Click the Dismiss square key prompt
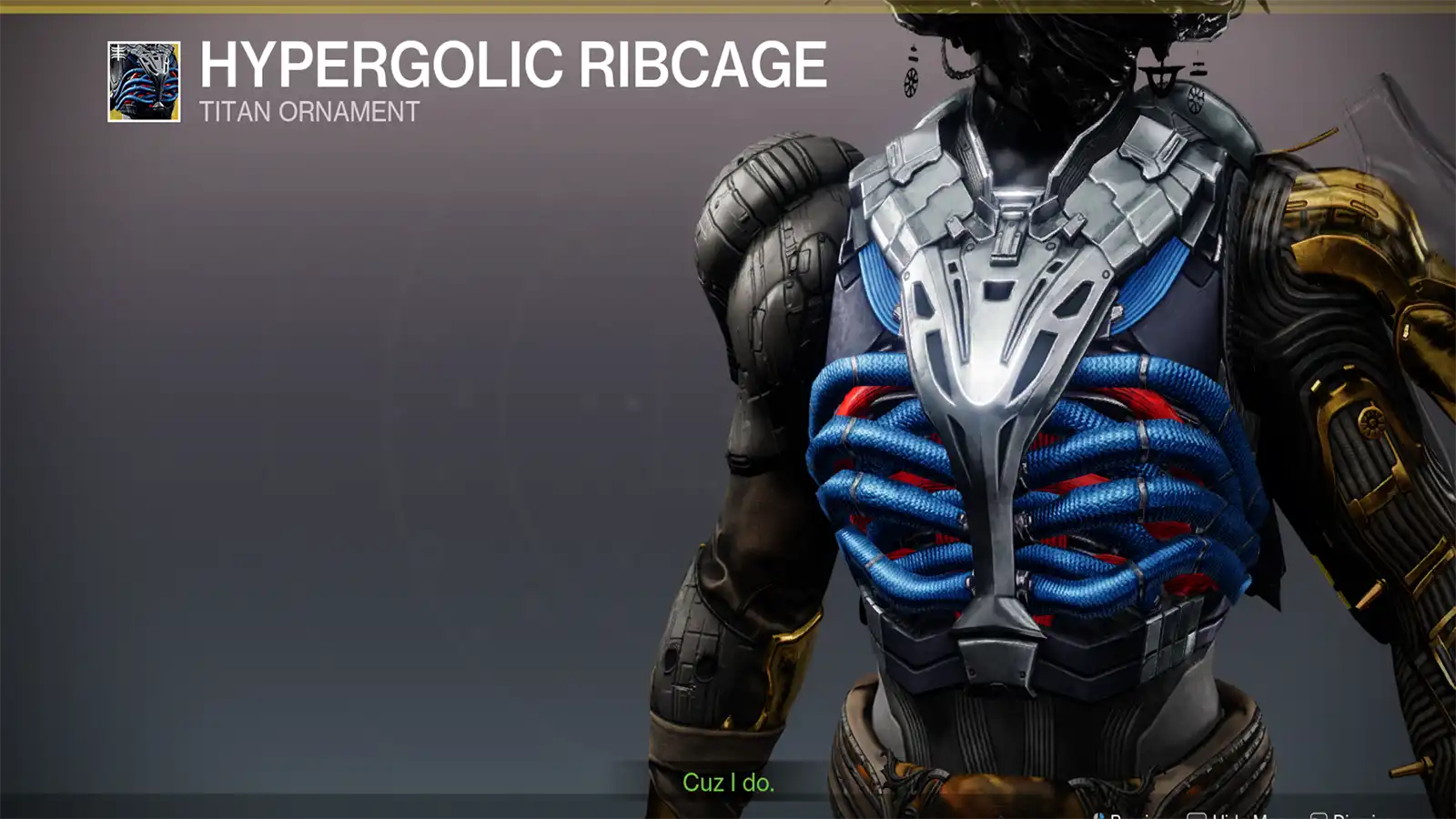This screenshot has height=819, width=1456. pos(1318,814)
